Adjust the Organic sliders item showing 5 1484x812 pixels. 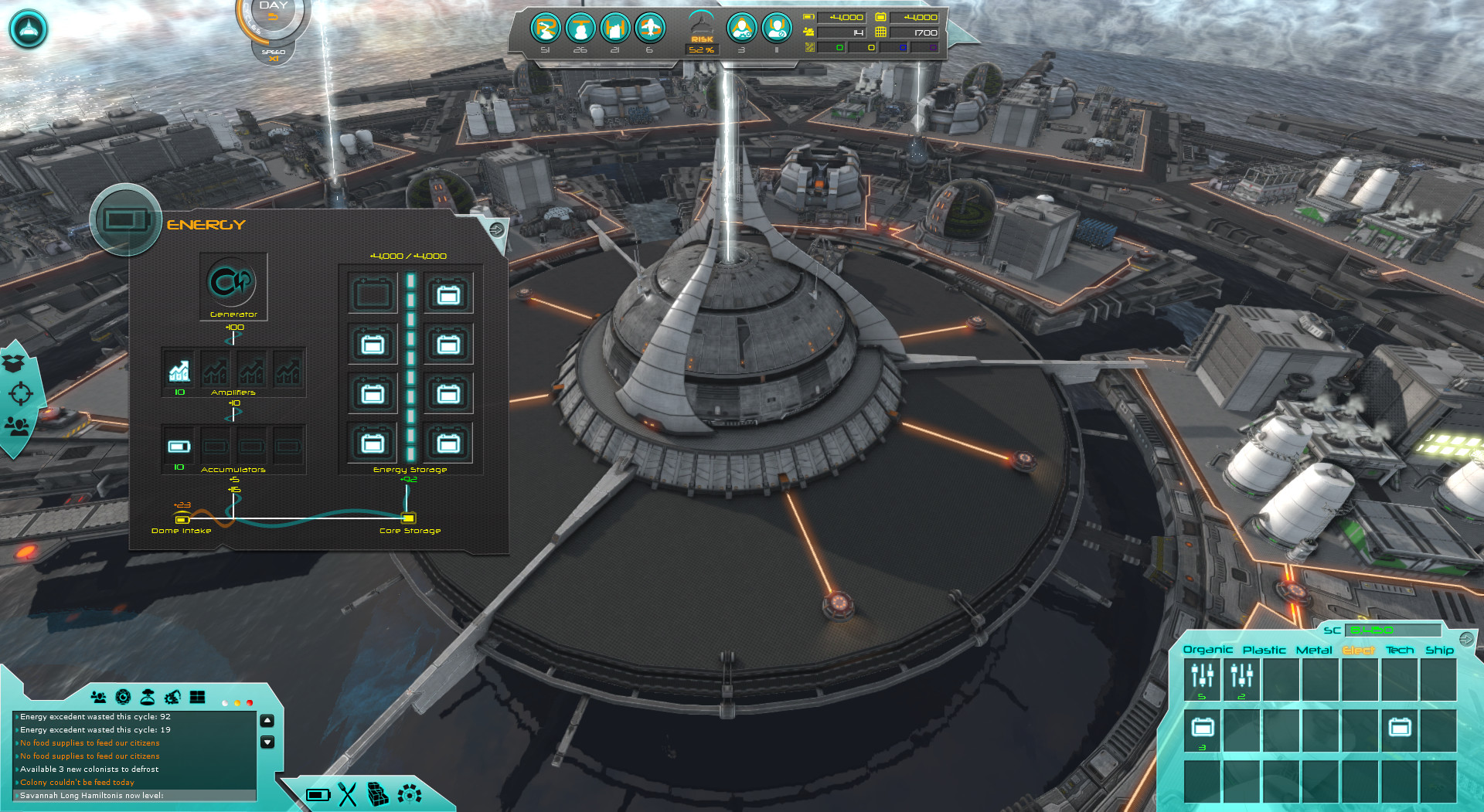(x=1202, y=678)
